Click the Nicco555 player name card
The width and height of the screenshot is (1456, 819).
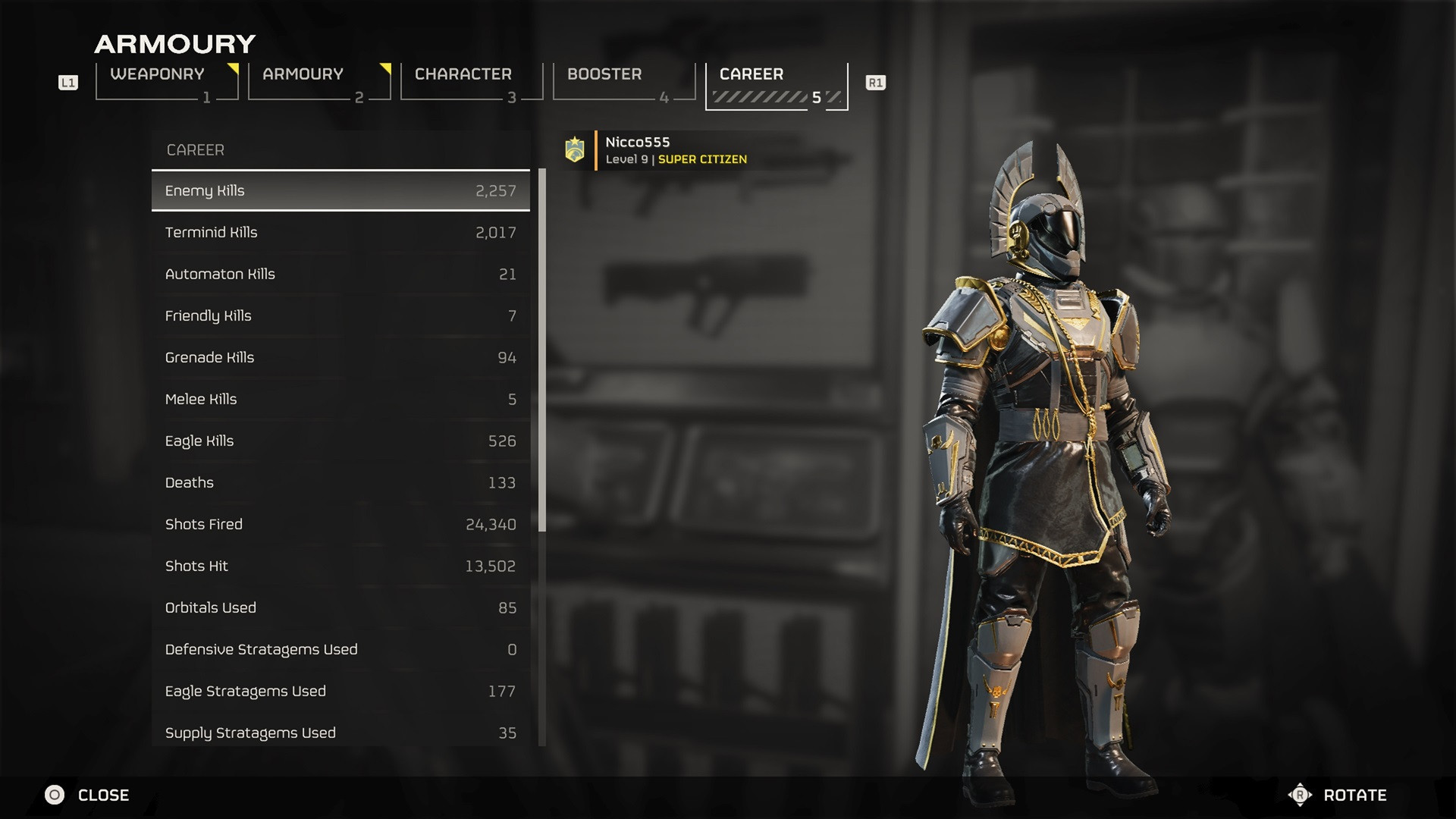tap(675, 150)
